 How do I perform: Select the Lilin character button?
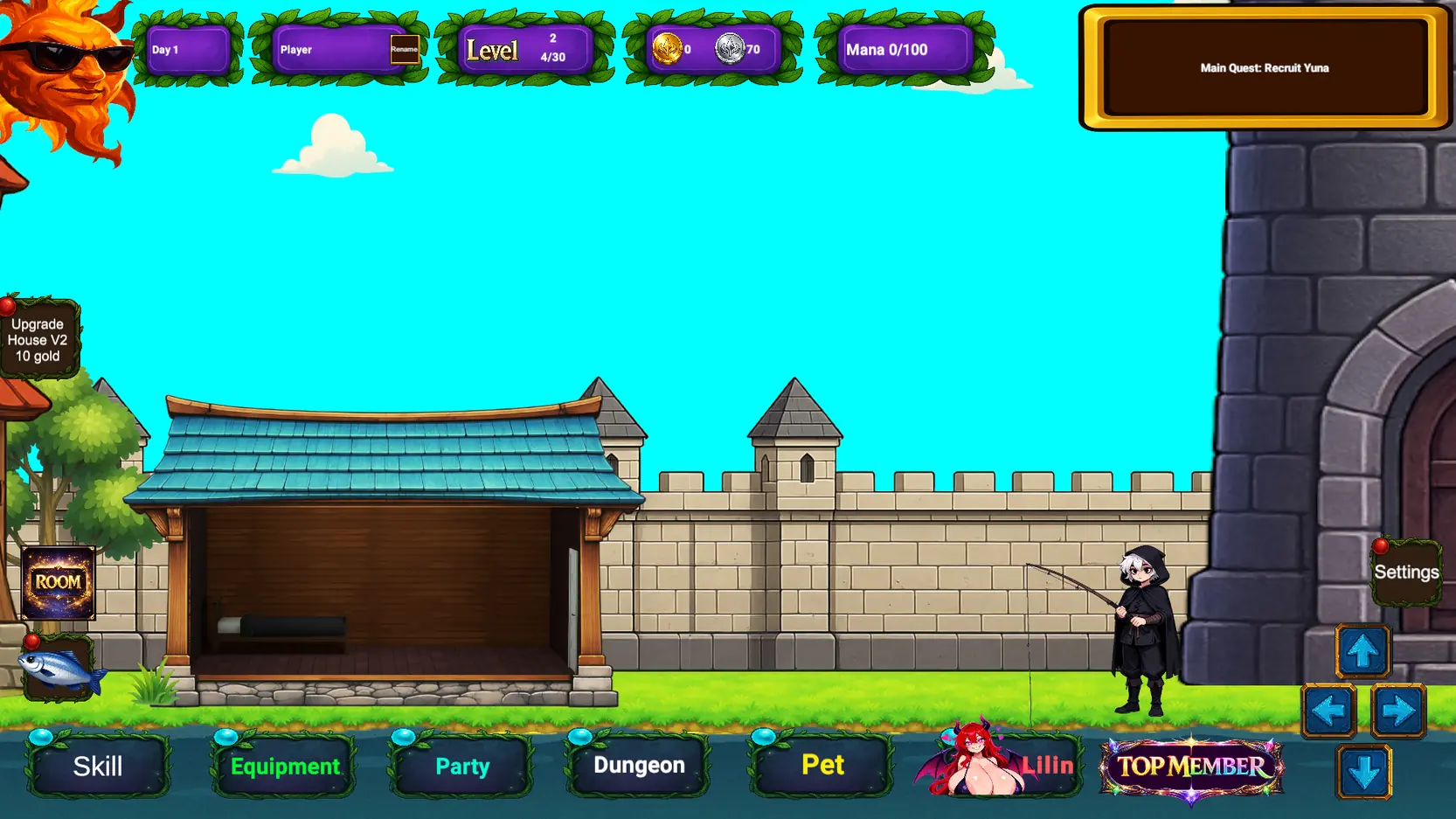(x=1001, y=764)
